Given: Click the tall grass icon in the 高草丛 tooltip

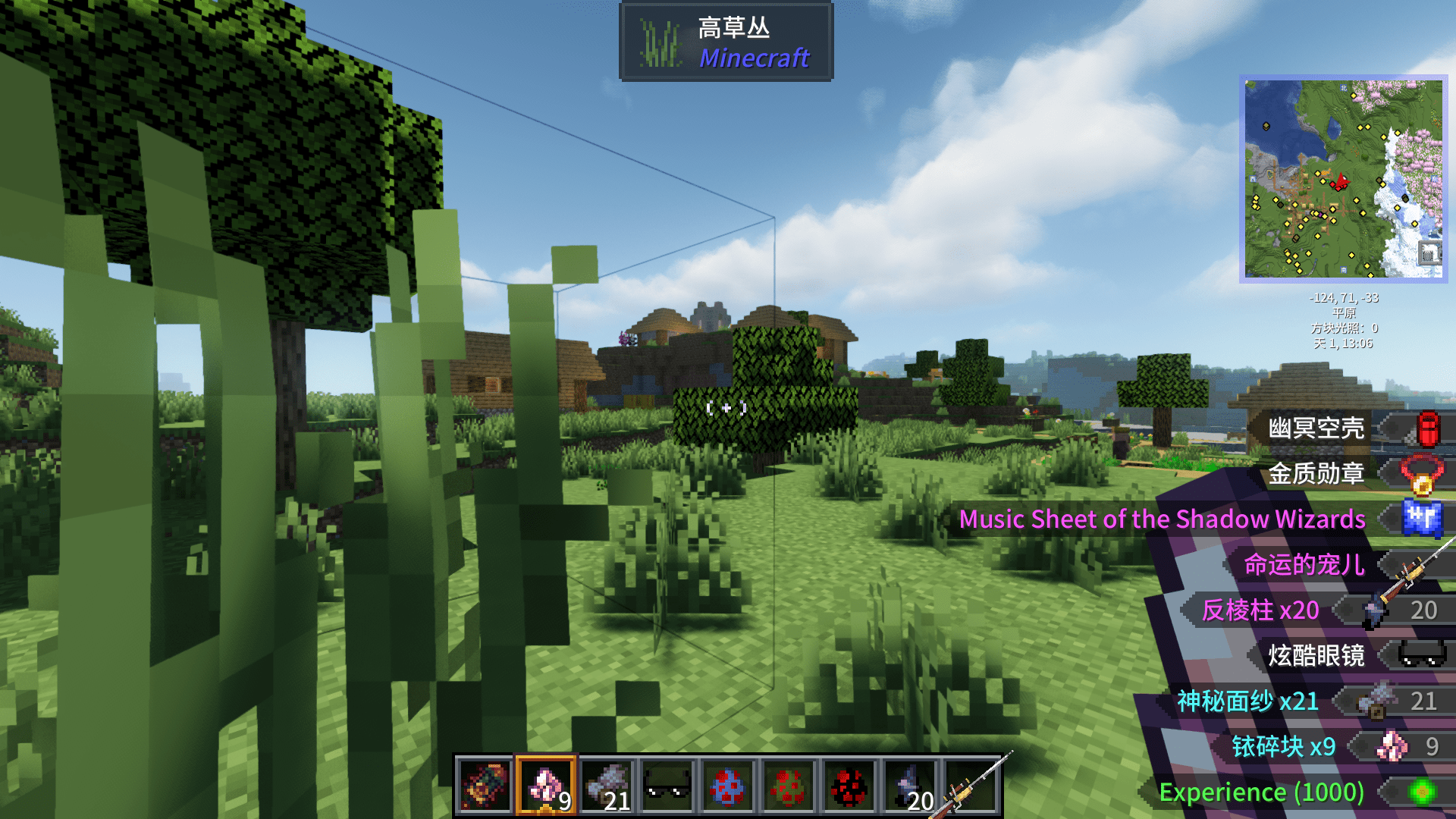Looking at the screenshot, I should pyautogui.click(x=660, y=42).
